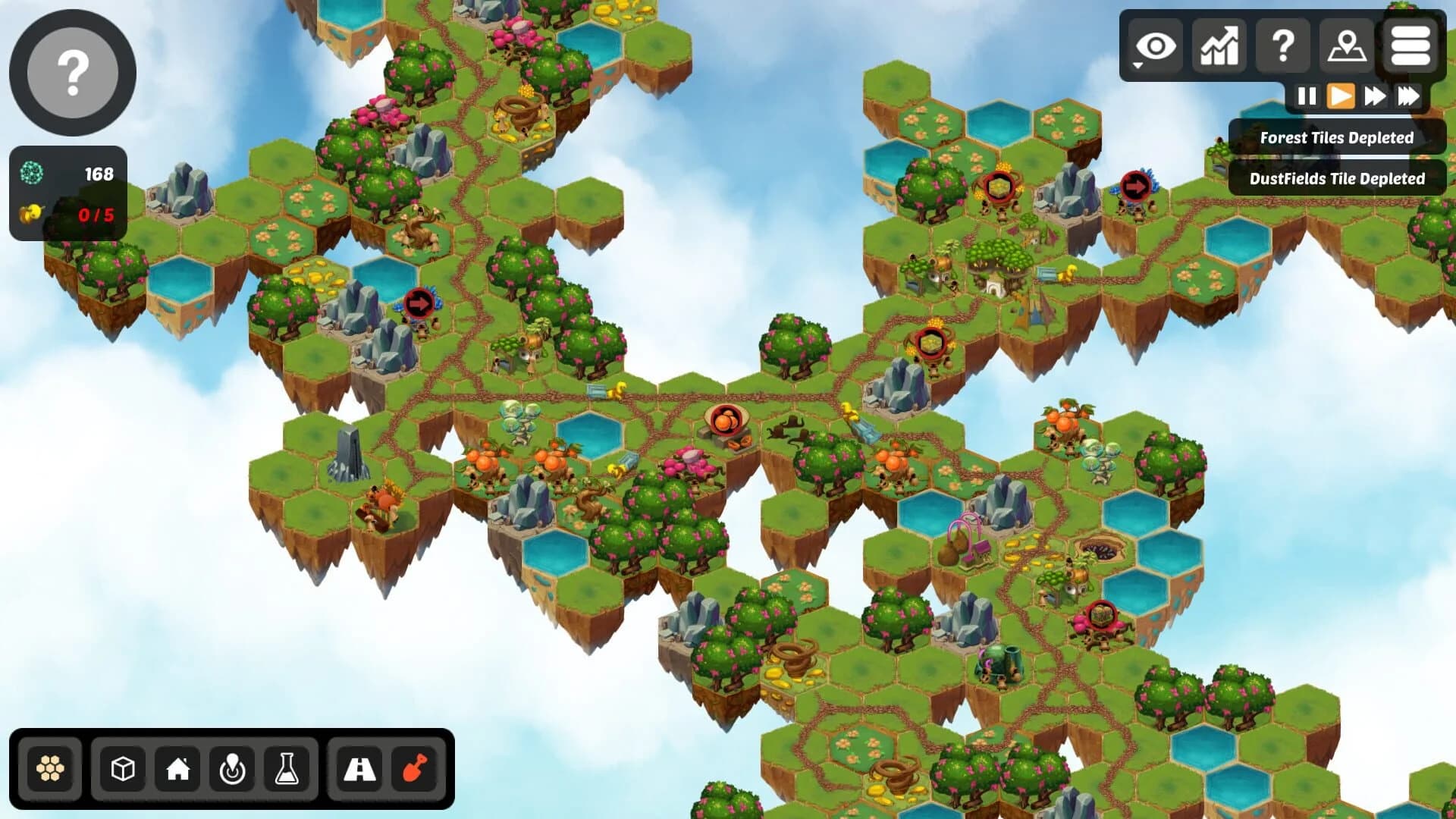Screen dimensions: 1456x819
Task: Select the honeycomb tile placement tool
Action: [x=51, y=768]
